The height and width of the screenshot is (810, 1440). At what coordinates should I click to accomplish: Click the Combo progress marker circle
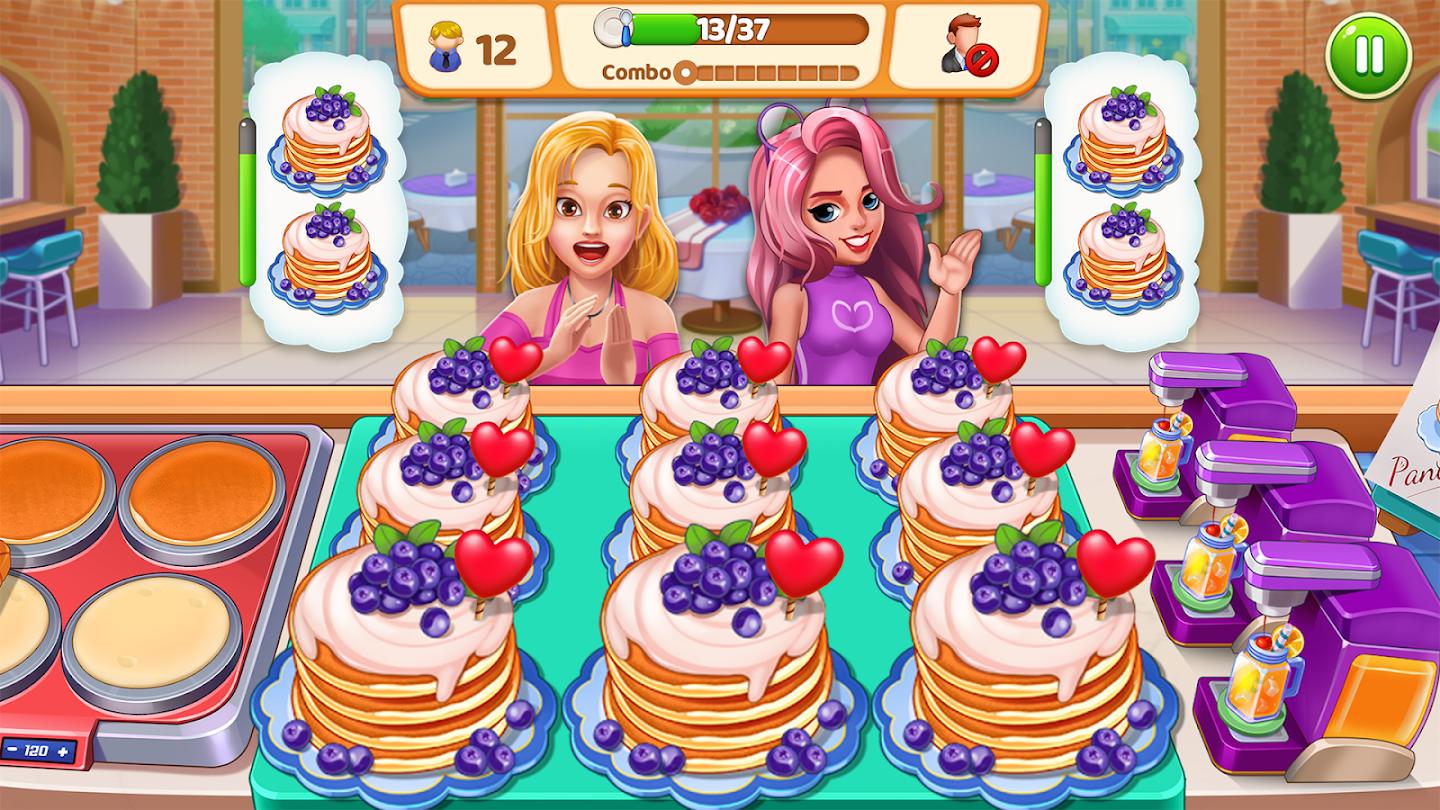pyautogui.click(x=685, y=71)
